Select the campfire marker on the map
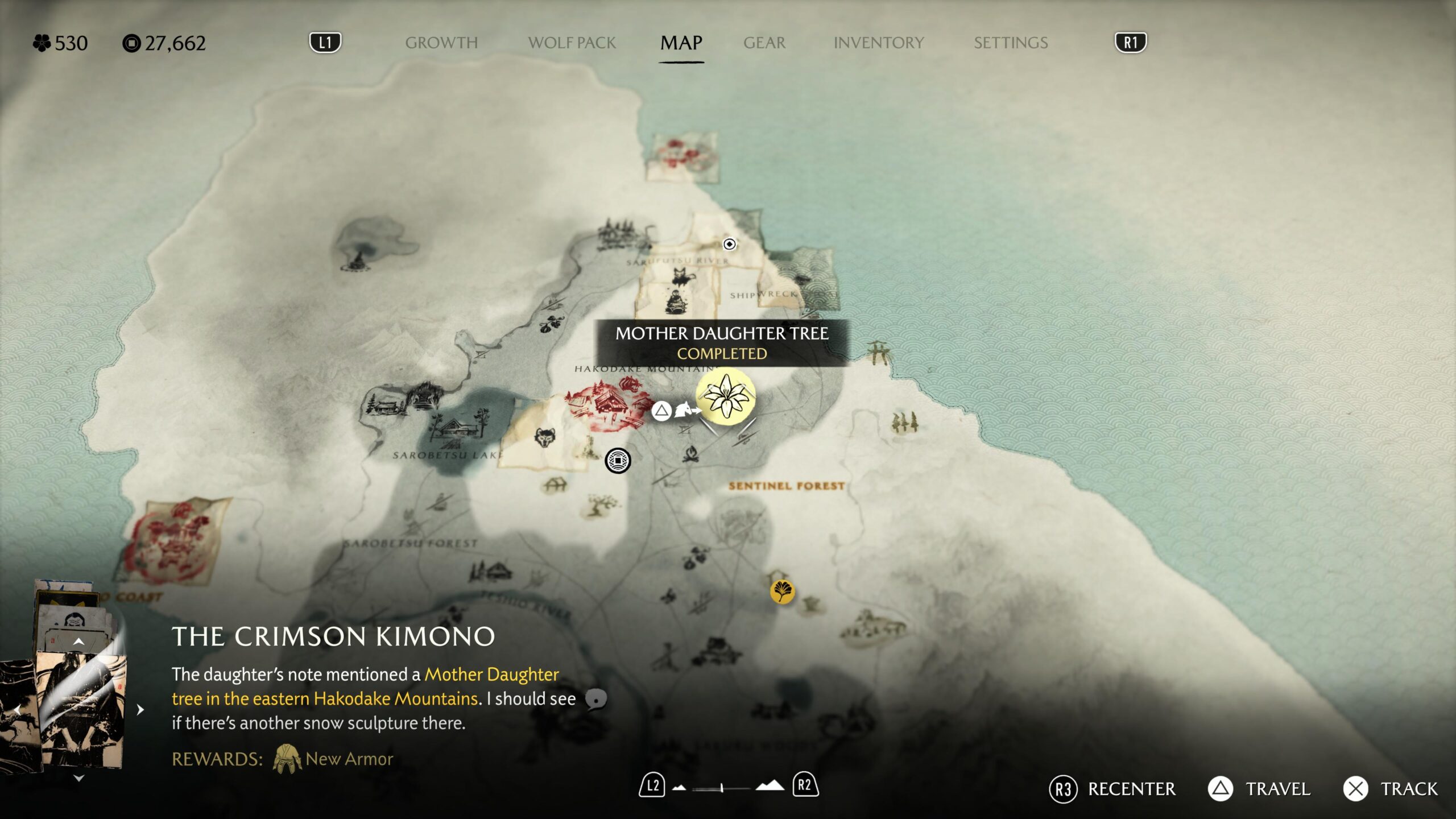The image size is (1456, 819). click(690, 454)
